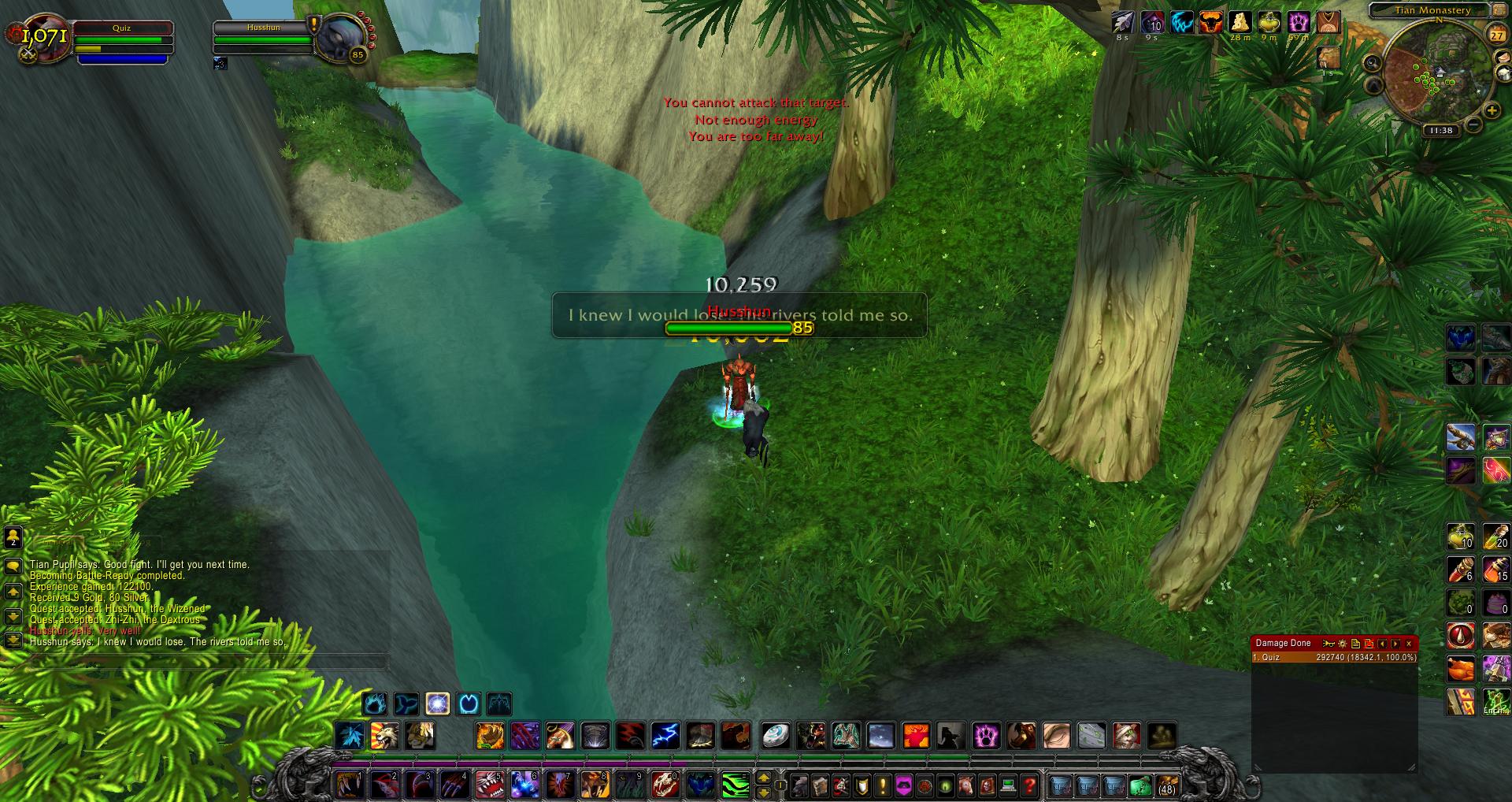
Task: Click the minimap zoom-in plus button
Action: pyautogui.click(x=1492, y=111)
